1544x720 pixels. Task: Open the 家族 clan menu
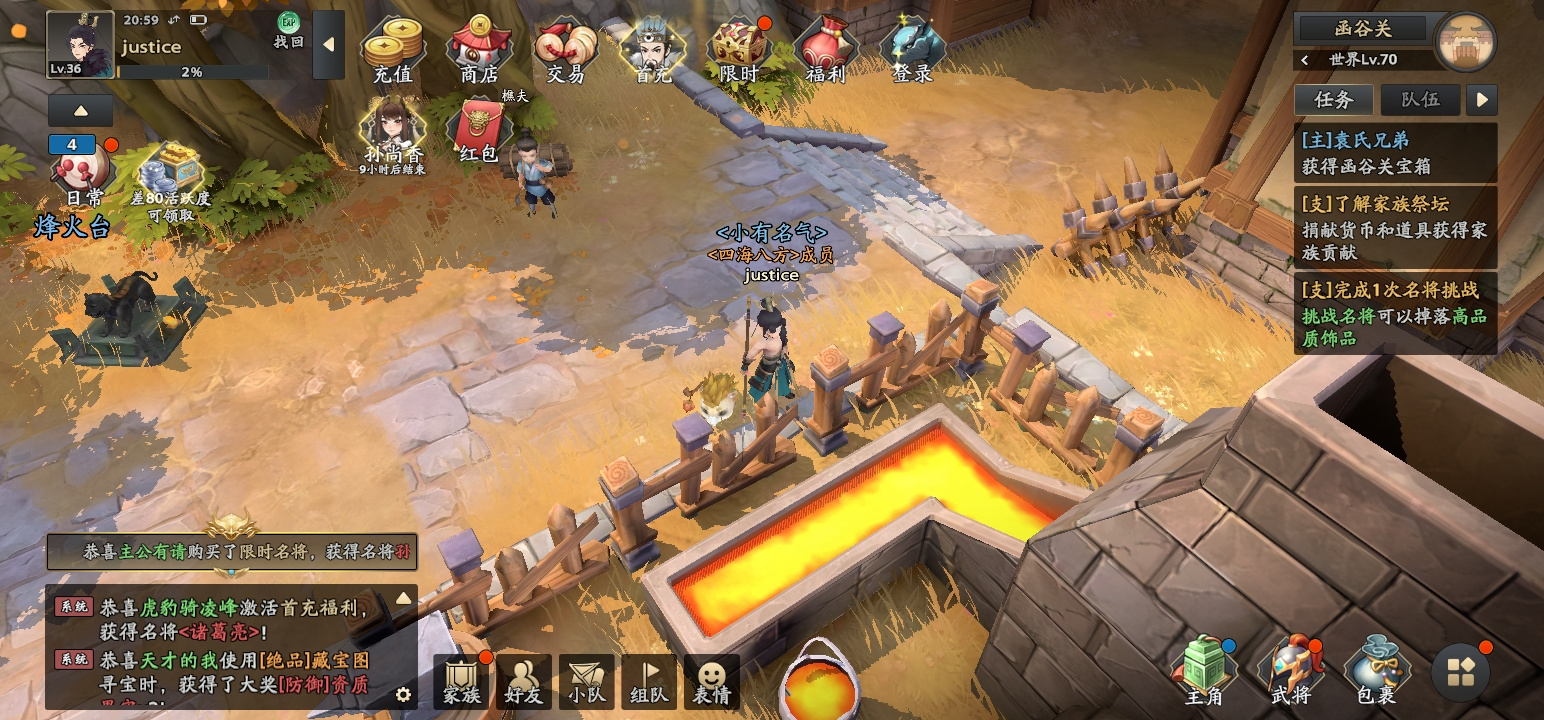(462, 683)
